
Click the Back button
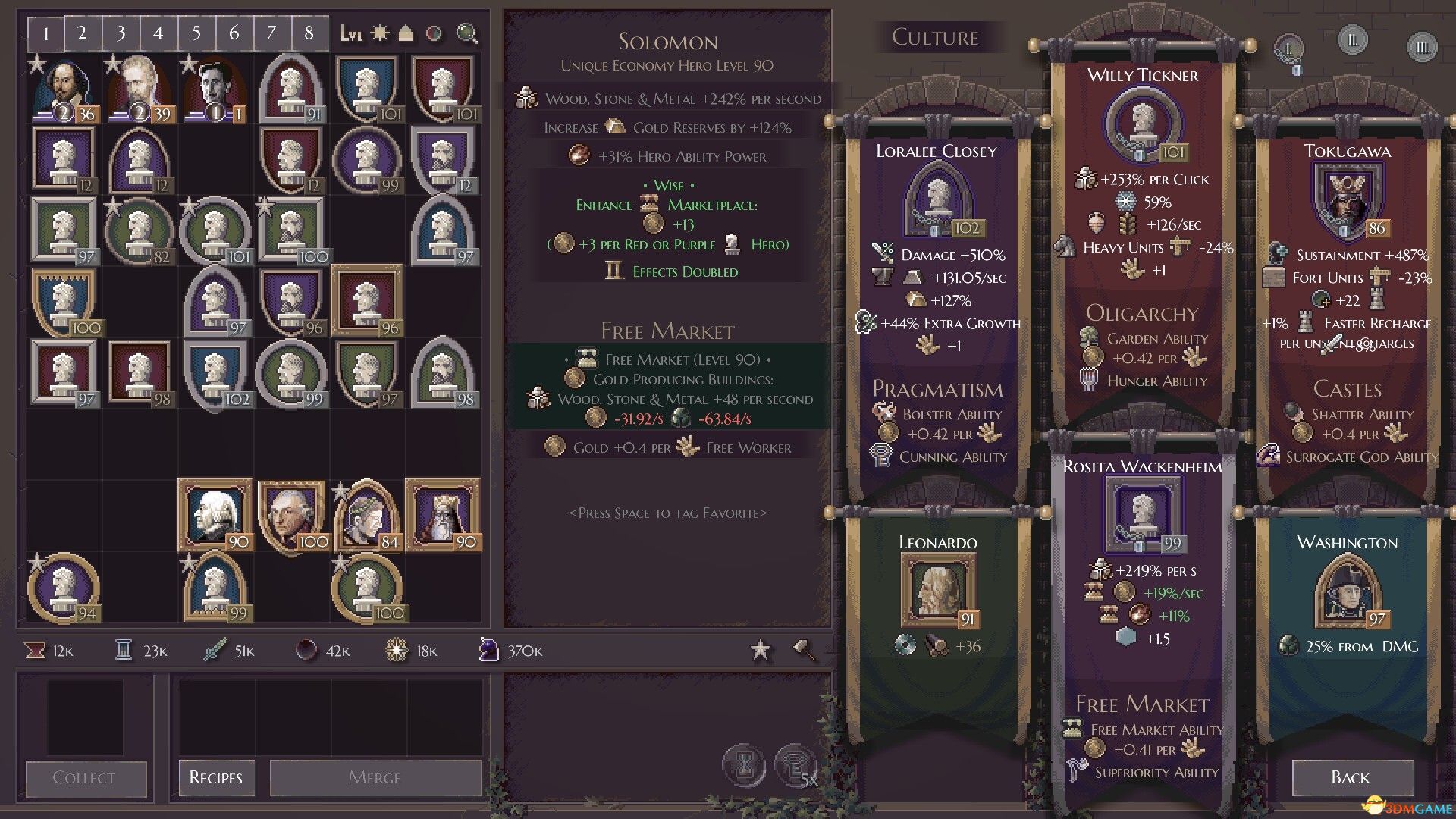tap(1351, 777)
